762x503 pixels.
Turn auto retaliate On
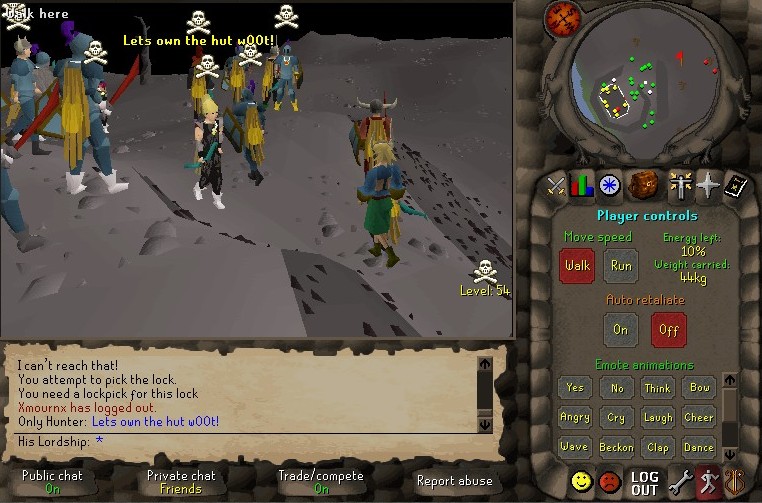tap(621, 329)
